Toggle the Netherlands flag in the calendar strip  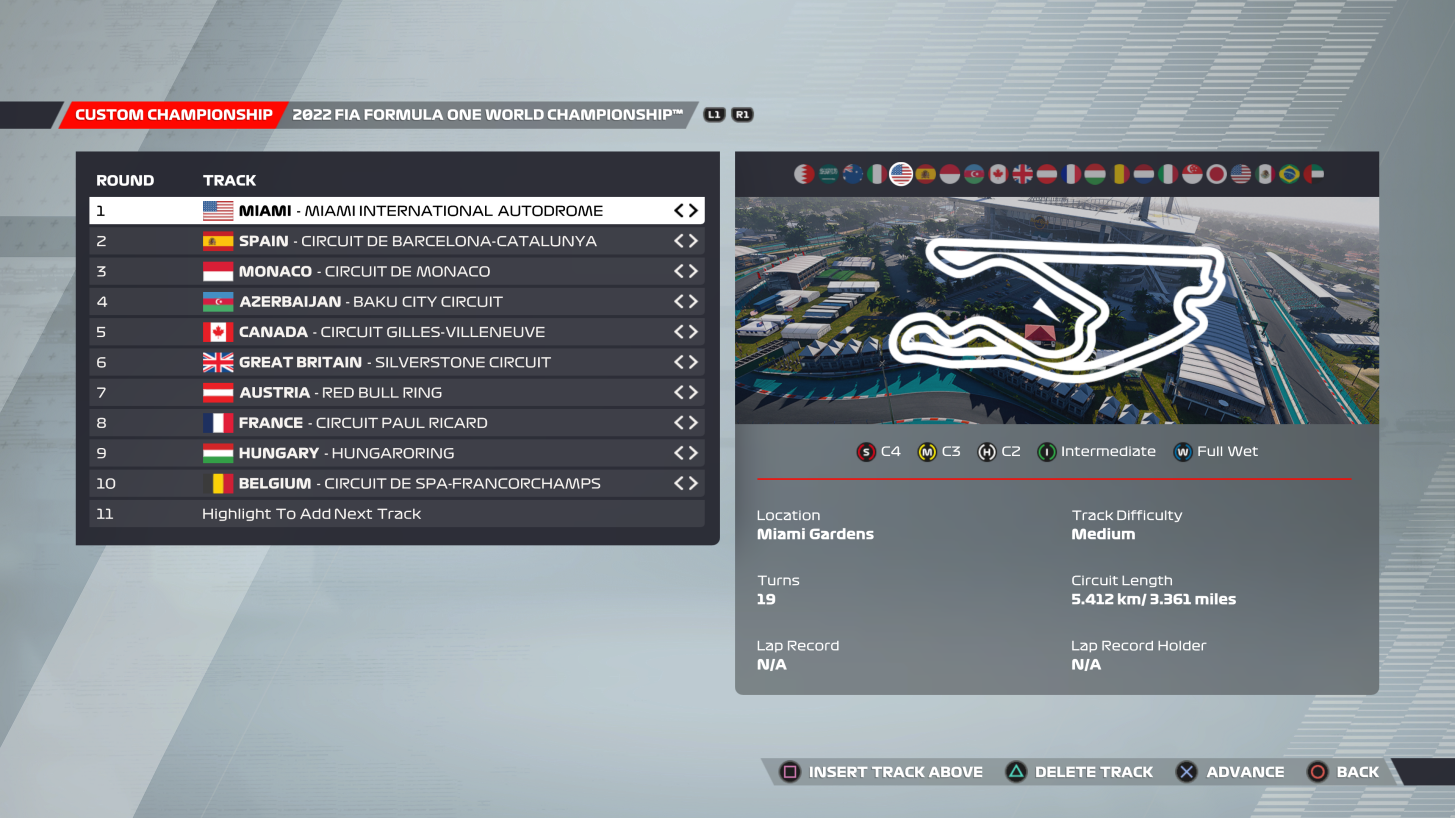1142,174
